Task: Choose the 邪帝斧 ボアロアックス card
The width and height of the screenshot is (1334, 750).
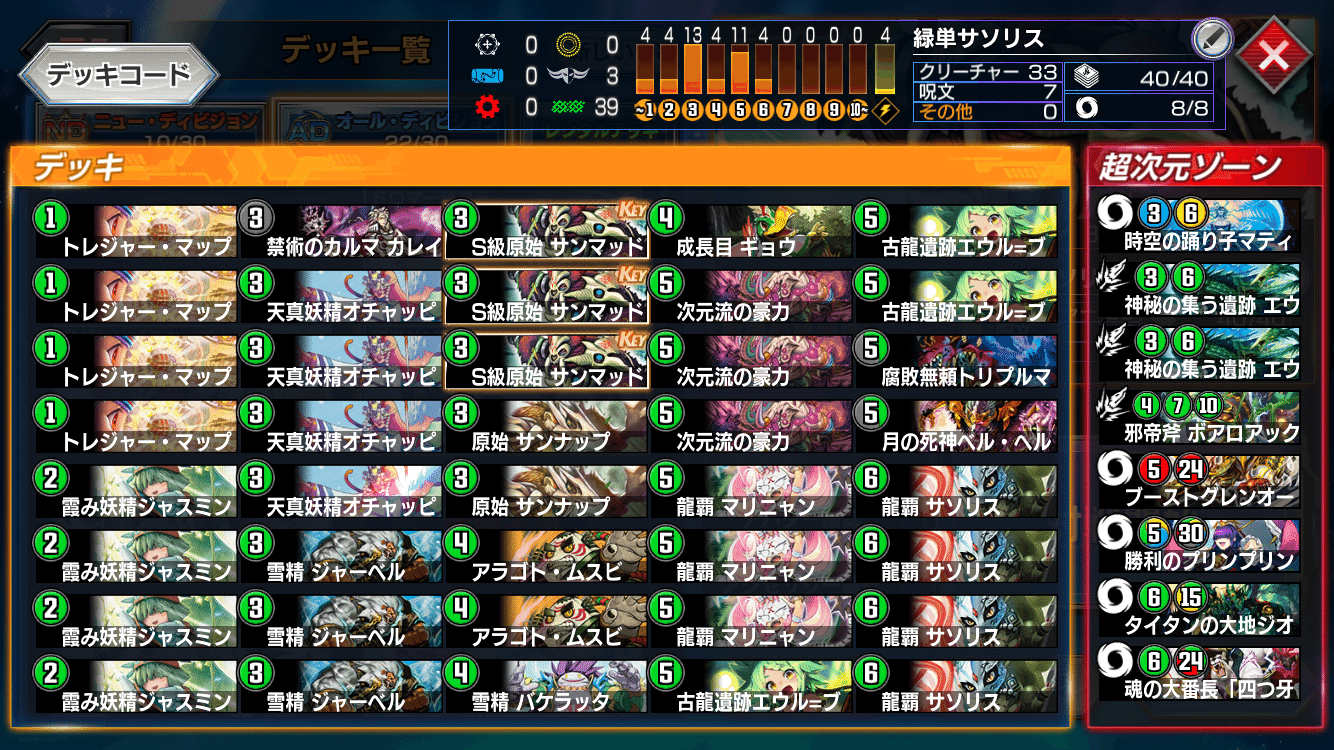Action: (x=1198, y=419)
